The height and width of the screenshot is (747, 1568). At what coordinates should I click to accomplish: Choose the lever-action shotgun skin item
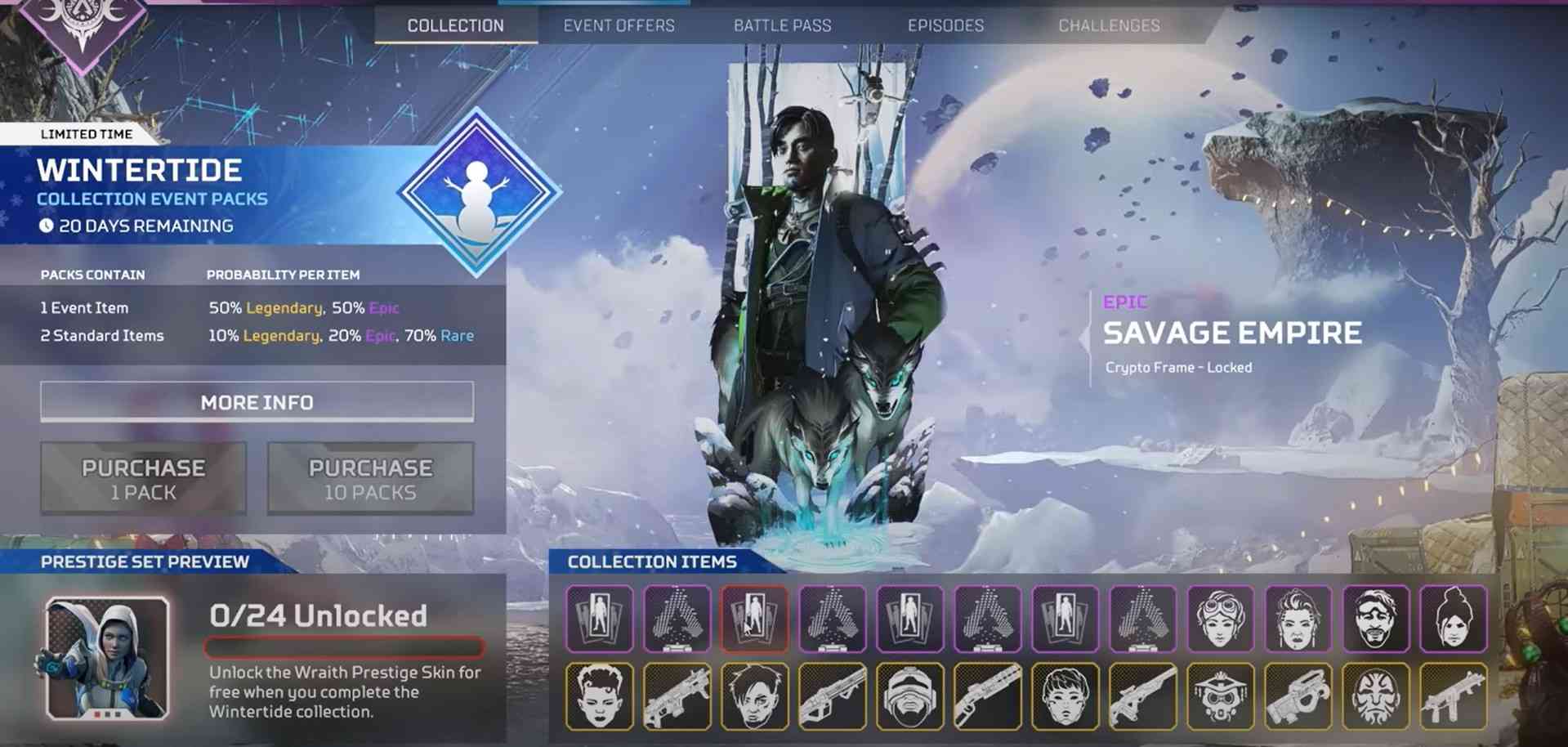987,696
